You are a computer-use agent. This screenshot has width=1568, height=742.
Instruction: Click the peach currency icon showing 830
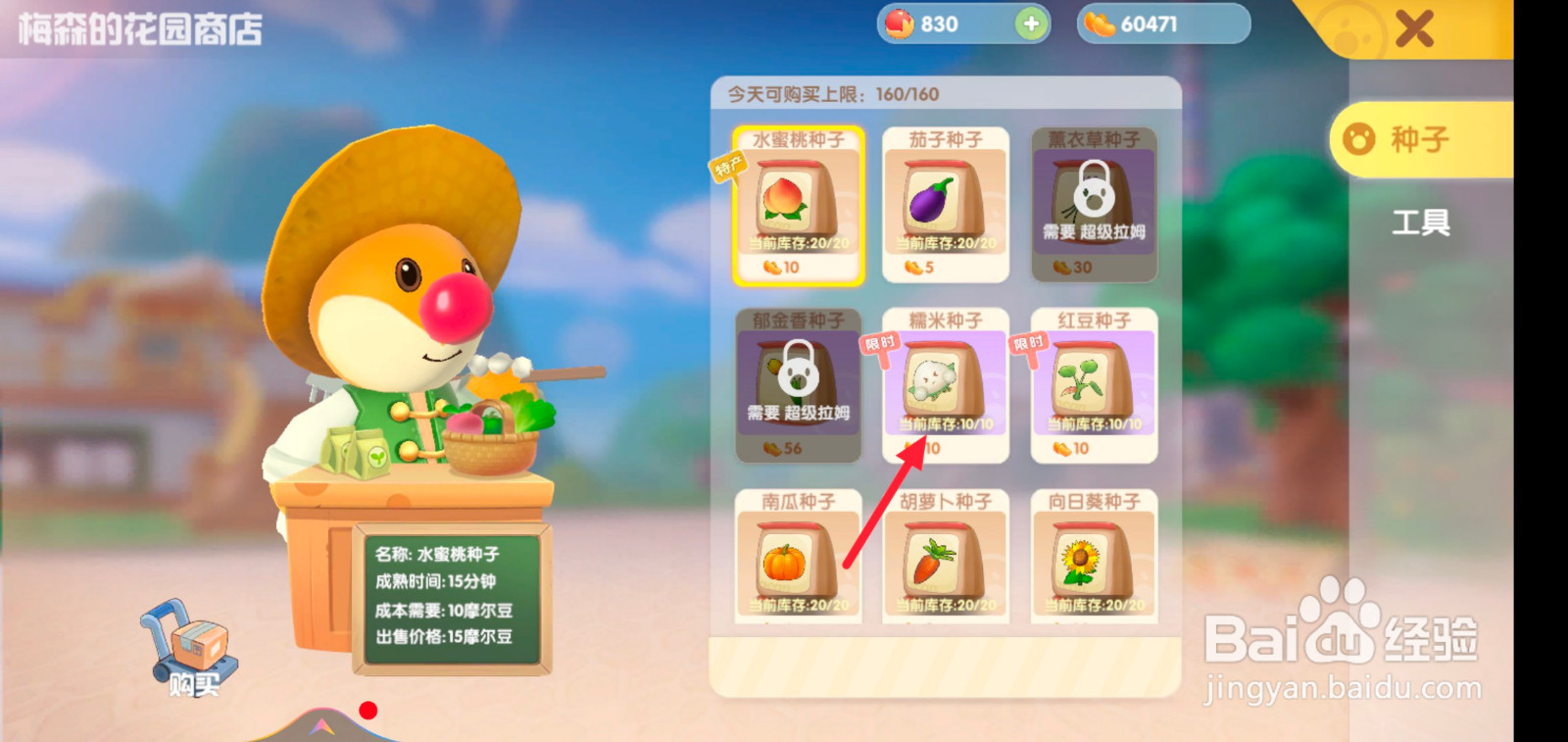click(x=902, y=24)
